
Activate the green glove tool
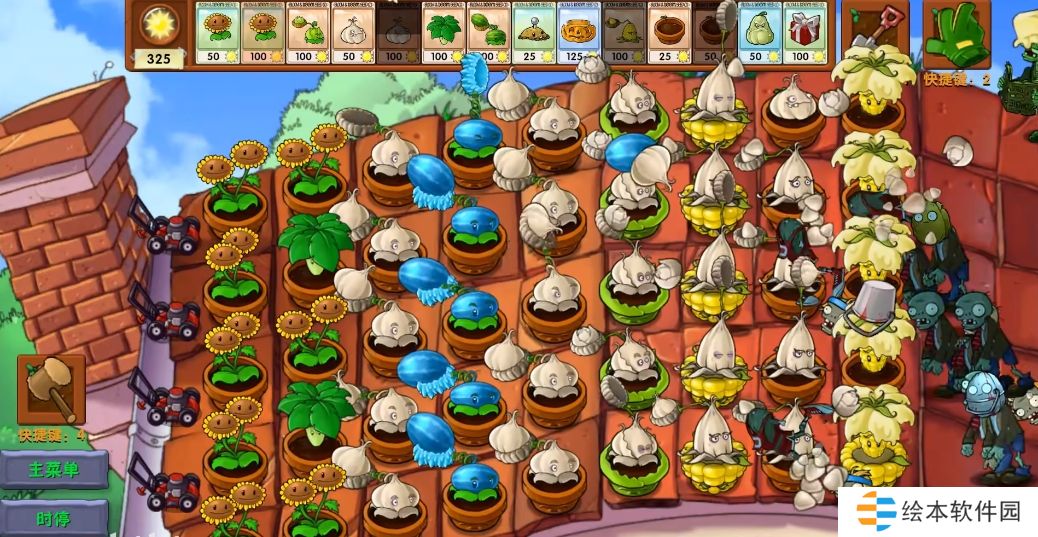click(956, 35)
